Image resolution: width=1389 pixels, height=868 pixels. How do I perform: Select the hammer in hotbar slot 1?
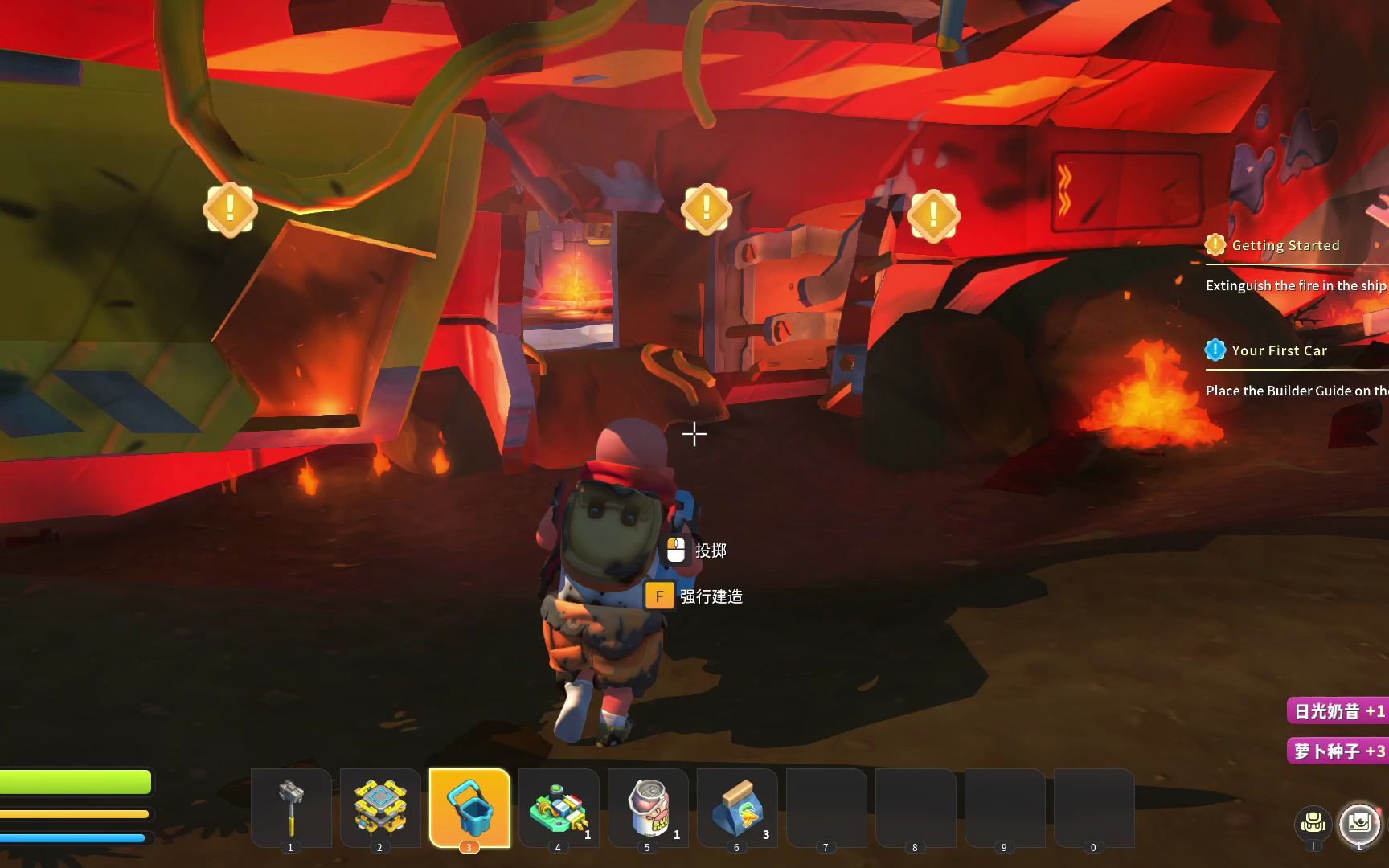tap(291, 807)
